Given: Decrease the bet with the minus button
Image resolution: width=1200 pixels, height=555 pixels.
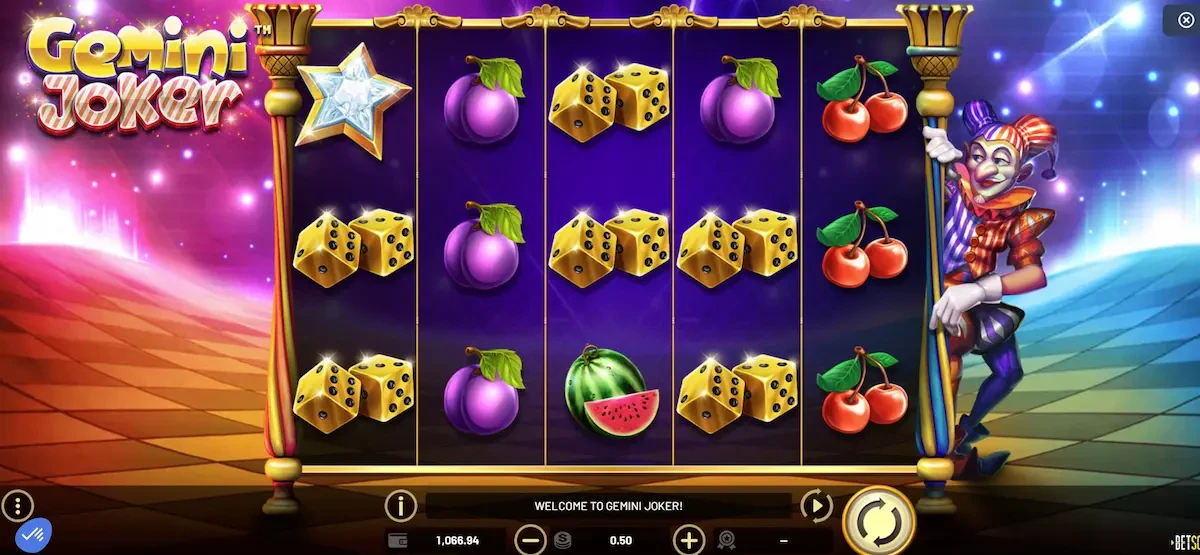Looking at the screenshot, I should pos(531,541).
